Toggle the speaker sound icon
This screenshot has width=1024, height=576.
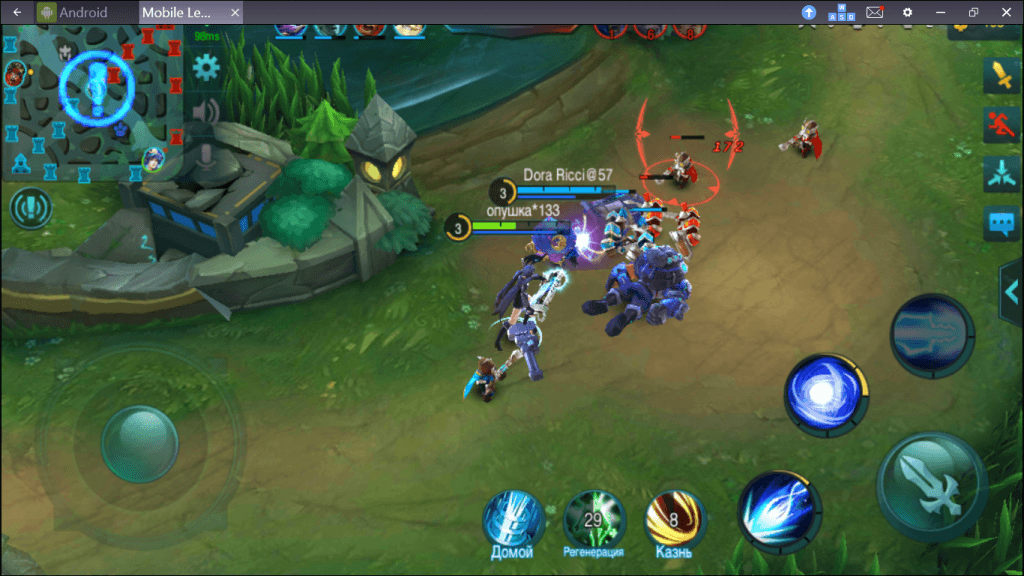(x=206, y=110)
